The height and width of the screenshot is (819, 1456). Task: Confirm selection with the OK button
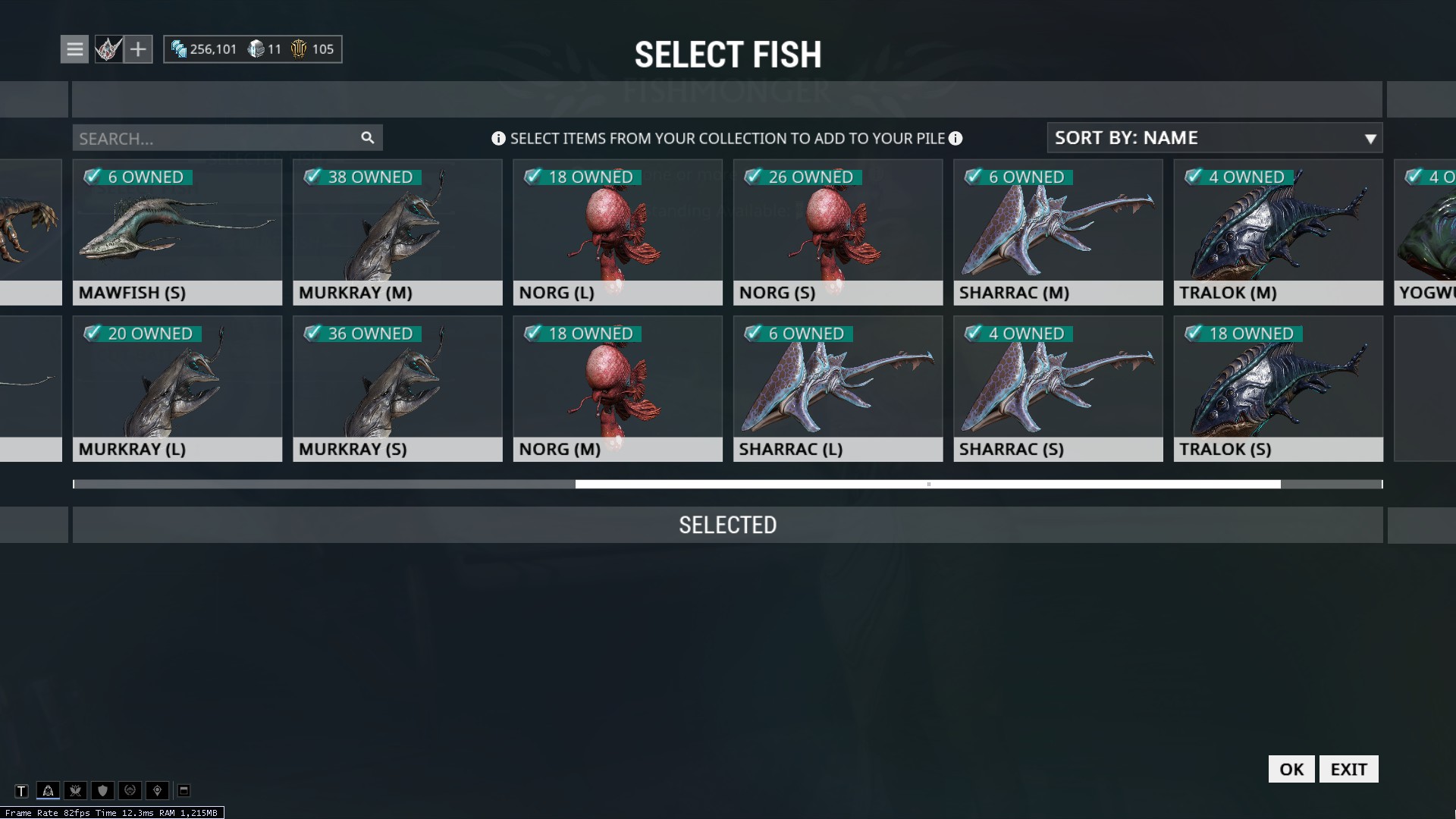click(x=1291, y=769)
